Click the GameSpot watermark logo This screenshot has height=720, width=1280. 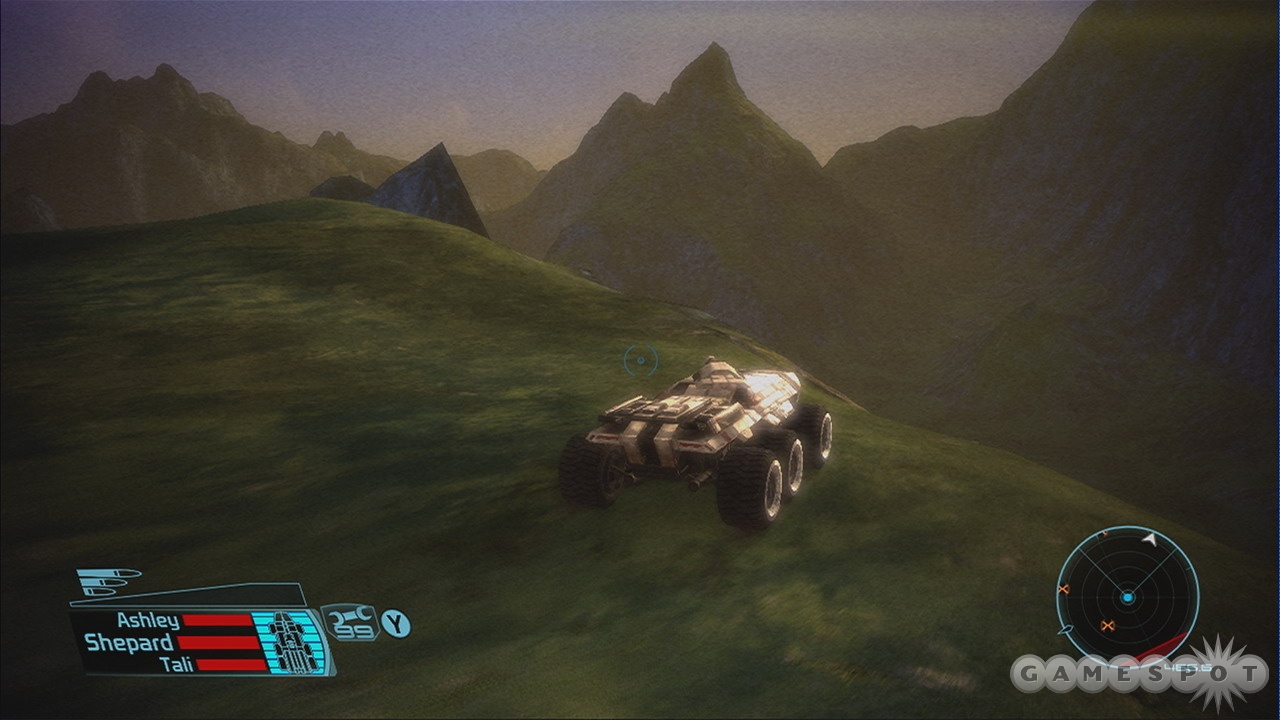[1140, 673]
